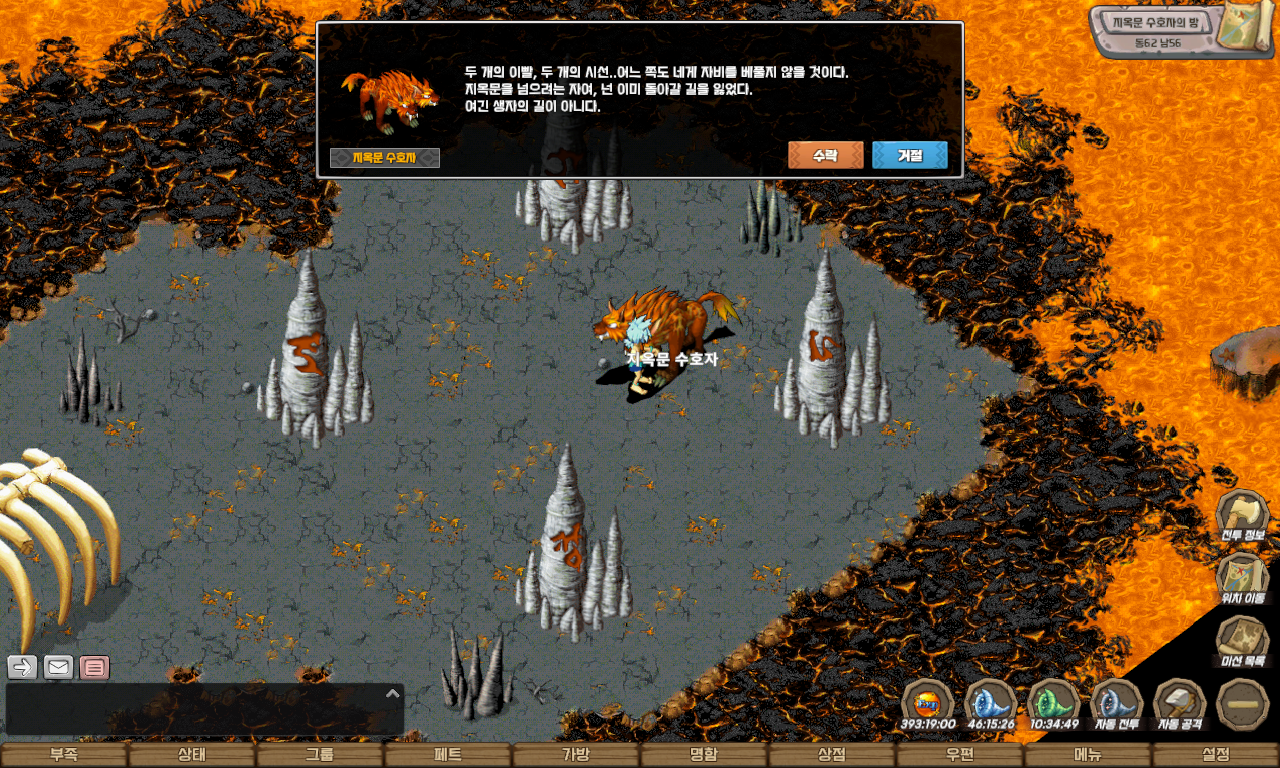
Task: Click the Exp boost buff icon
Action: pyautogui.click(x=928, y=704)
